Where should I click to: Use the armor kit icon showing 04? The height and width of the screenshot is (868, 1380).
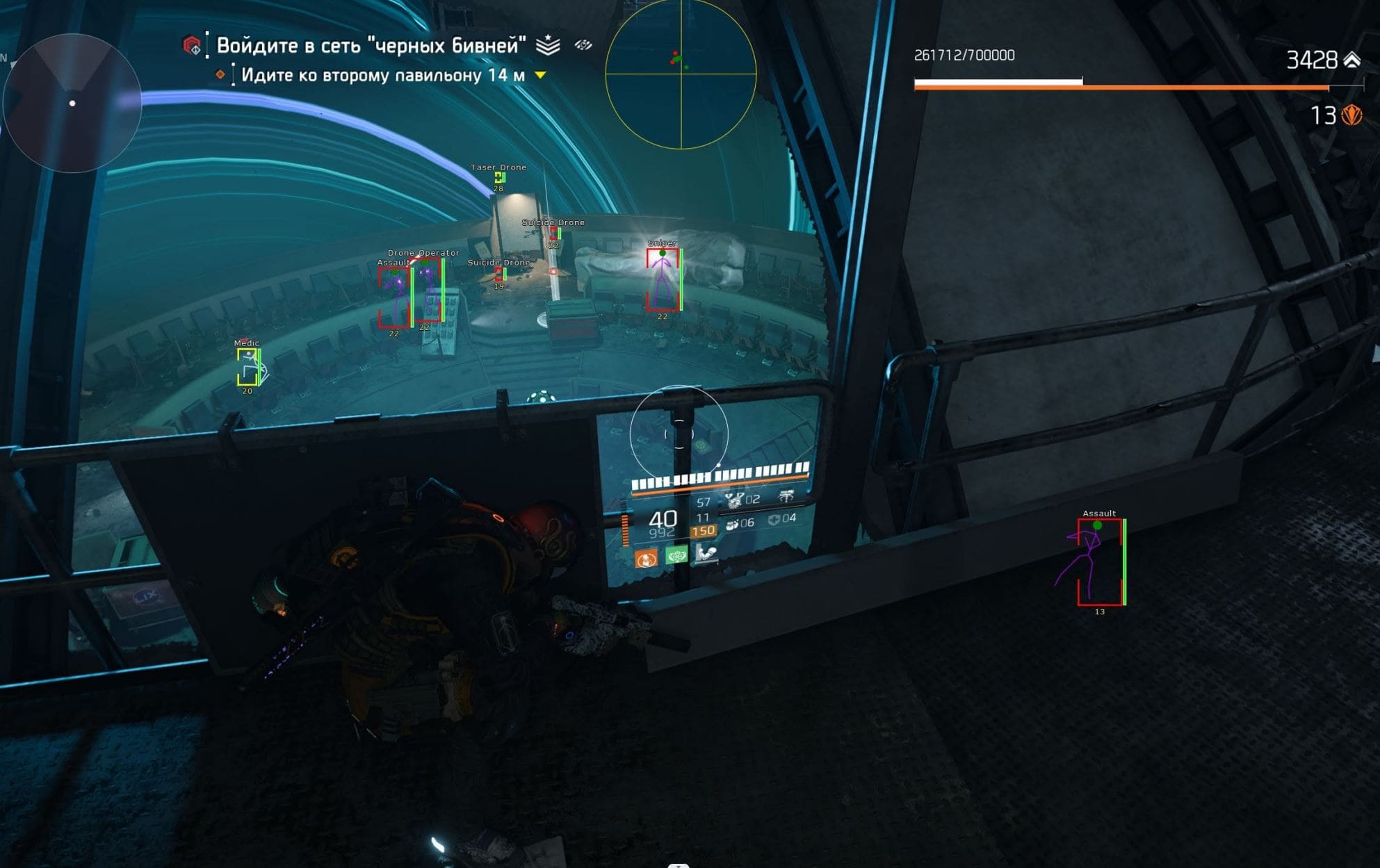click(774, 519)
